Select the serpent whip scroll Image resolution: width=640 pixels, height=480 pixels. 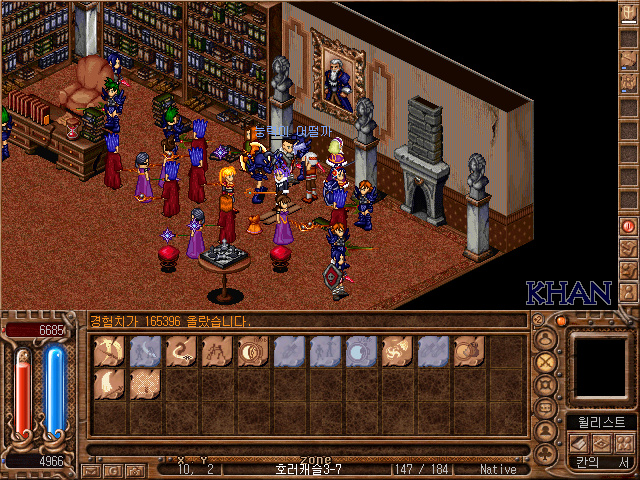[x=180, y=351]
